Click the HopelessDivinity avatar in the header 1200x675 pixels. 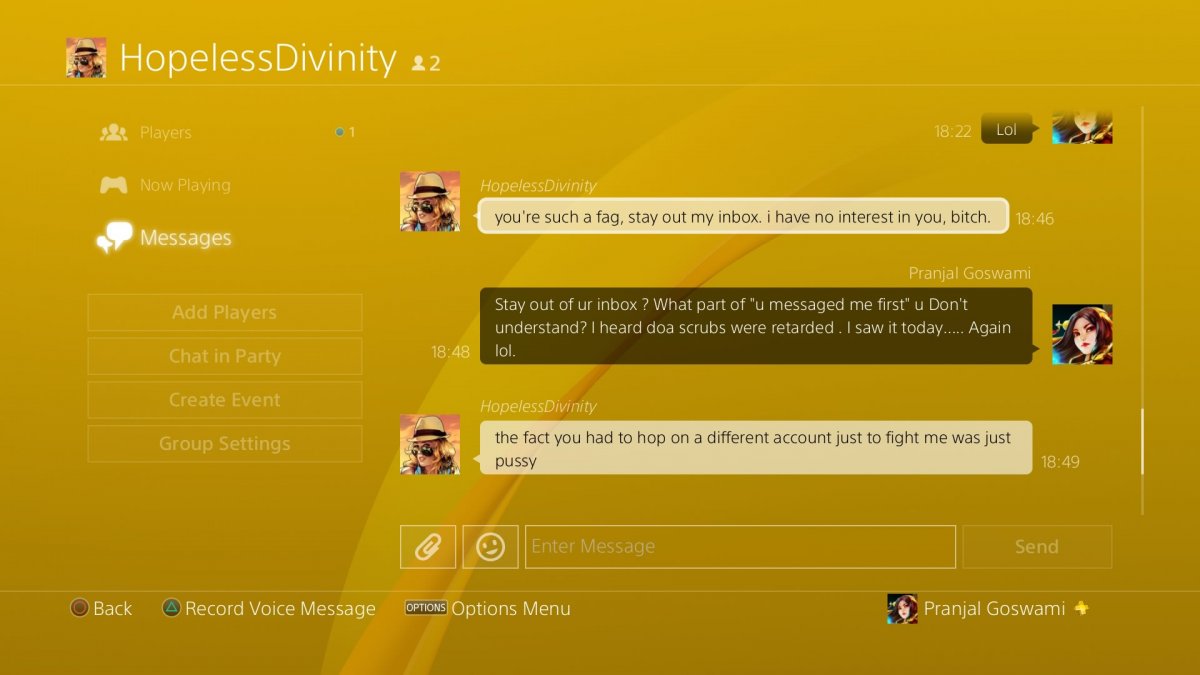[x=86, y=58]
